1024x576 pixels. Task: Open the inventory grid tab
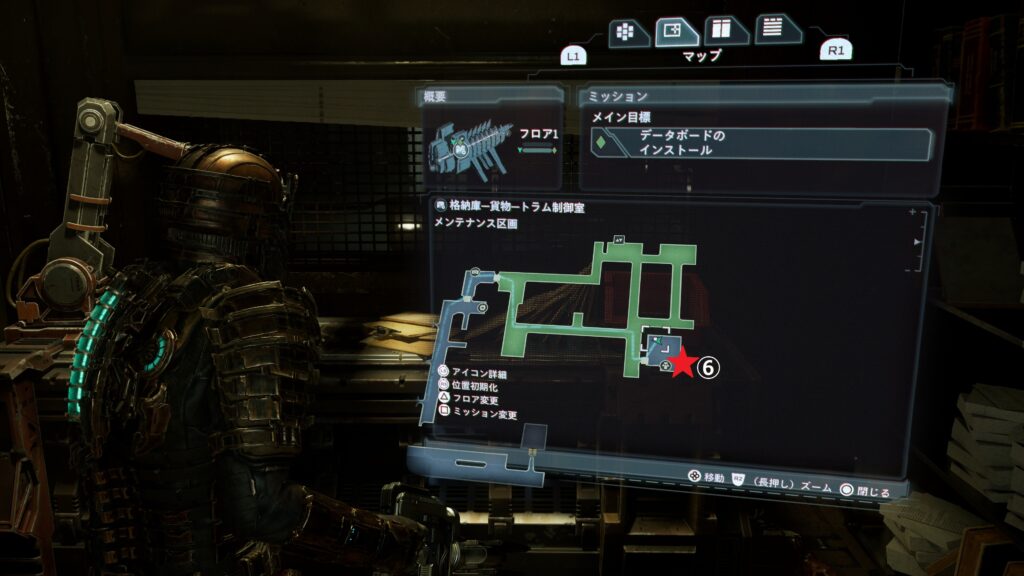626,31
